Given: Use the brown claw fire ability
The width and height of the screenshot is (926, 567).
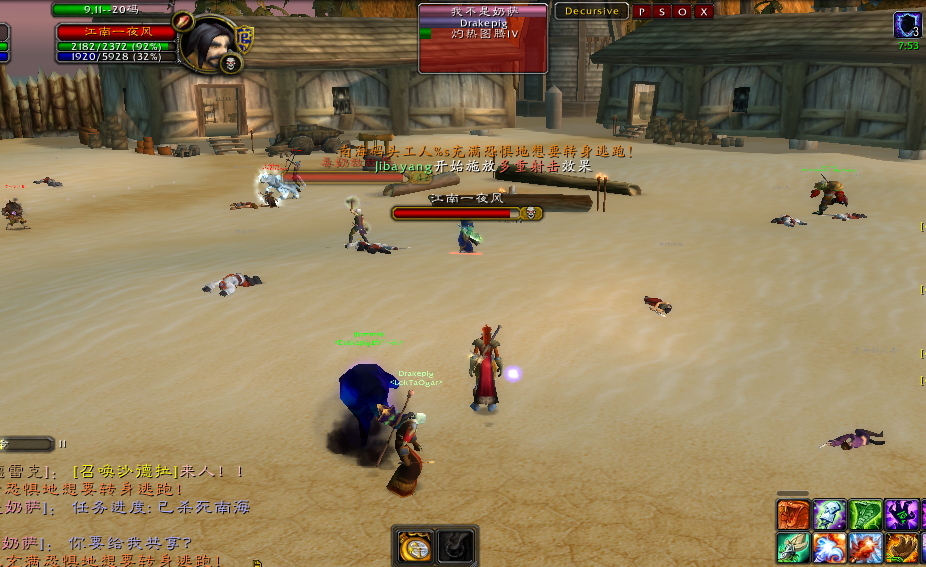Looking at the screenshot, I should click(x=901, y=548).
